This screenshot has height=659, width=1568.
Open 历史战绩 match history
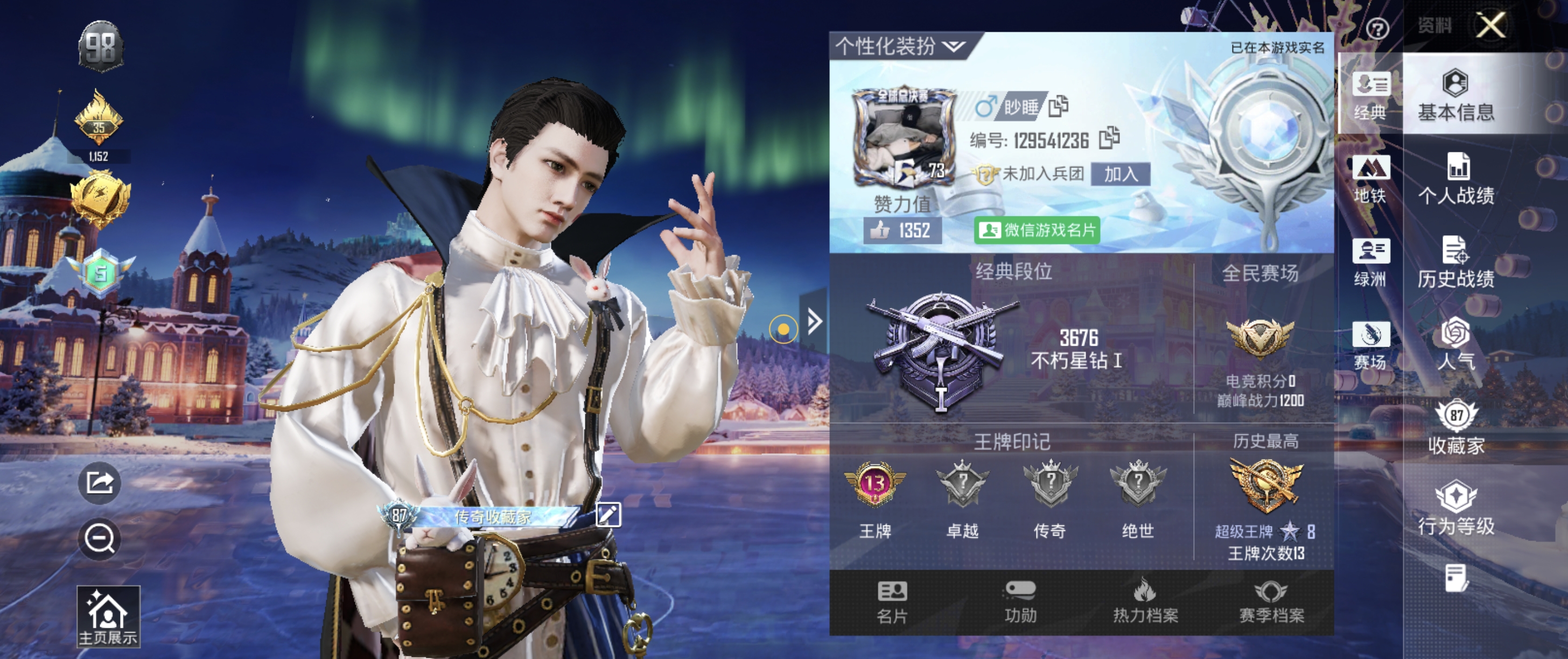(x=1456, y=262)
